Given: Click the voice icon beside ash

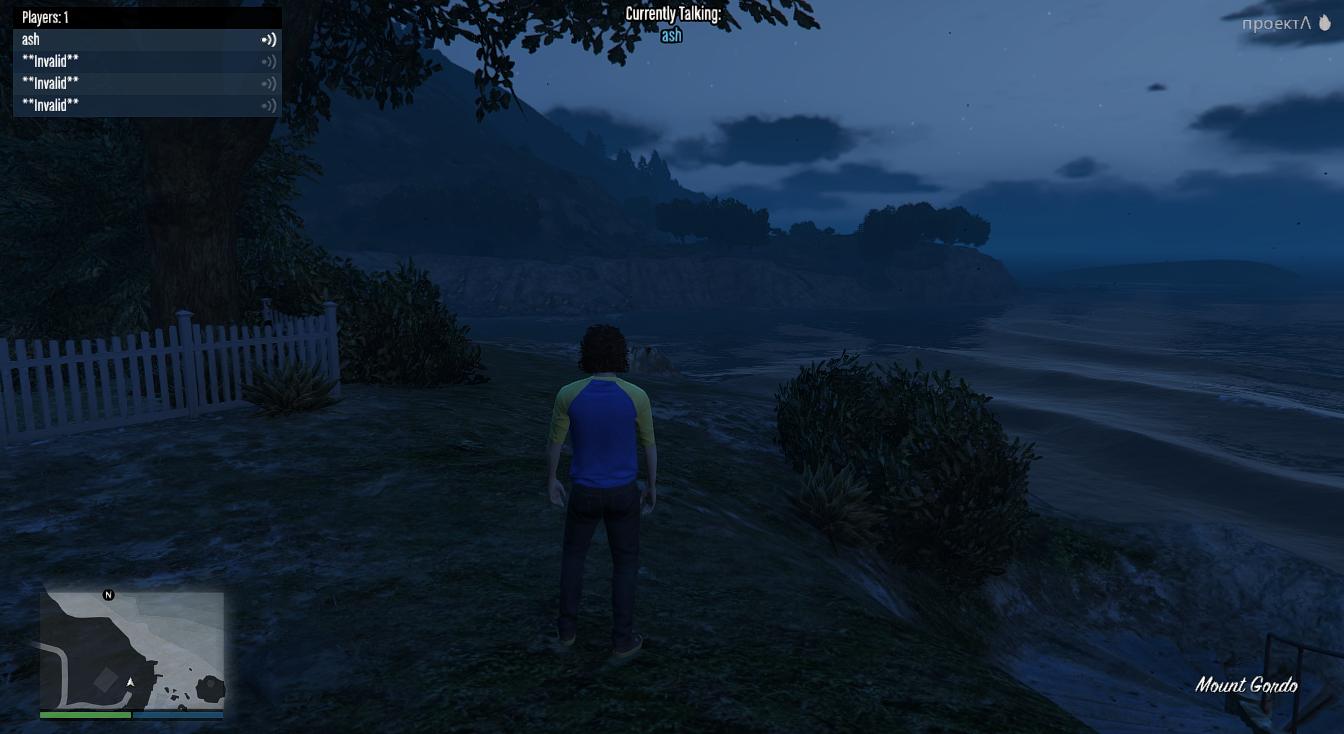Looking at the screenshot, I should tap(269, 40).
